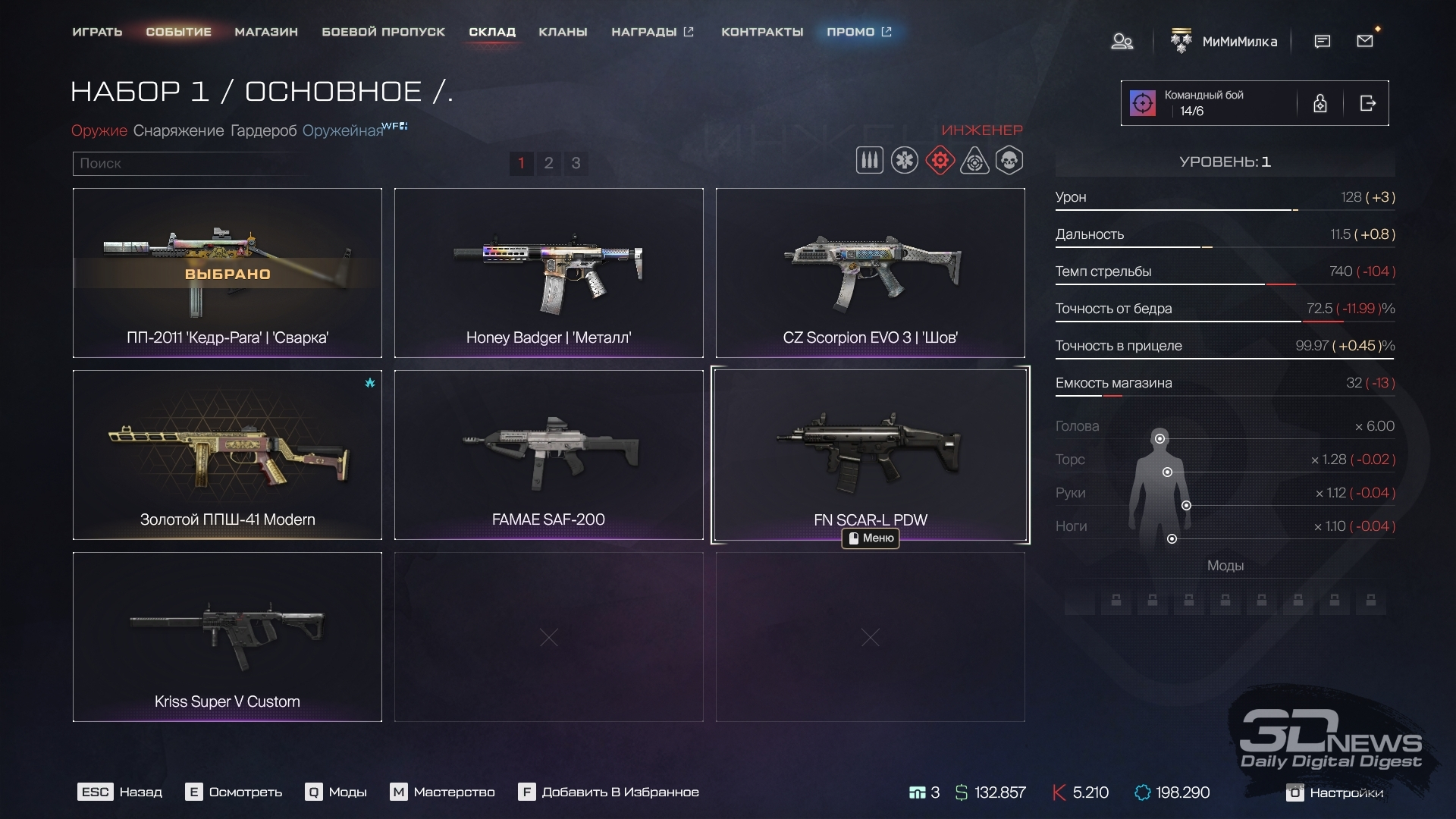Choose the FAMAE SAF-200 weapon
The image size is (1456, 819).
point(548,455)
